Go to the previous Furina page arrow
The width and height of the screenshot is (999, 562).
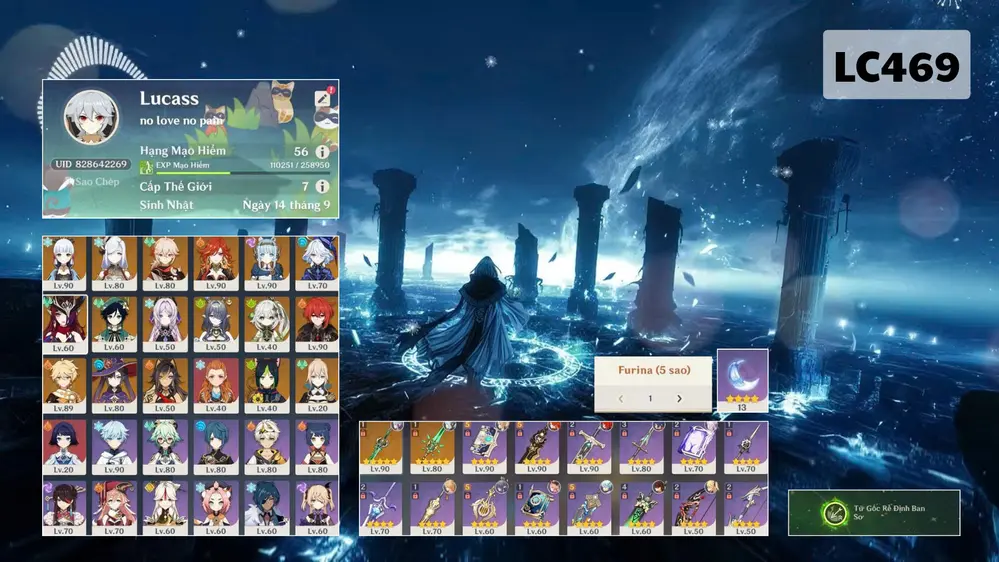point(620,398)
